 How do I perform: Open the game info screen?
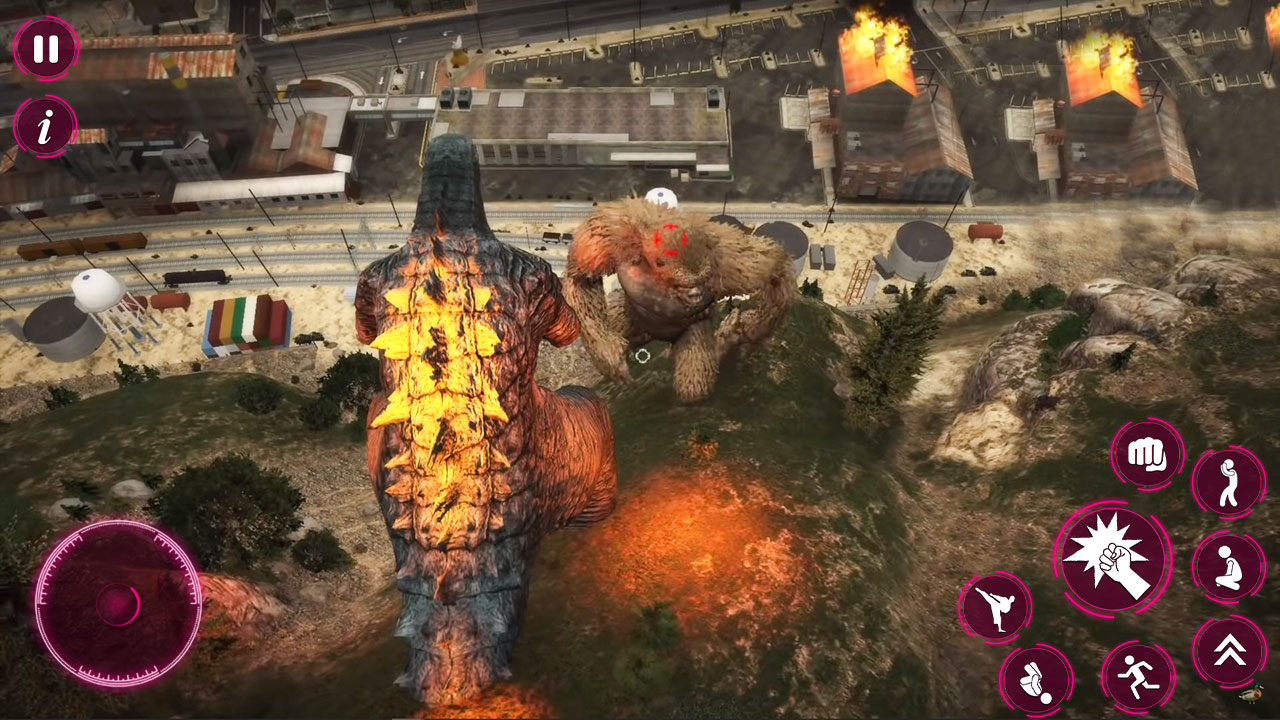point(42,128)
